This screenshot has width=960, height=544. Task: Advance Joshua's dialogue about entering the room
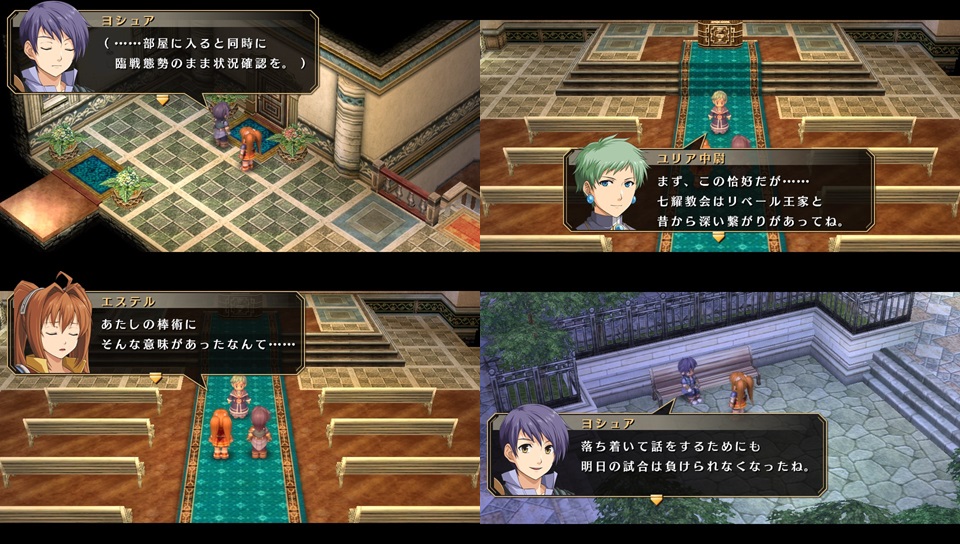click(x=163, y=99)
